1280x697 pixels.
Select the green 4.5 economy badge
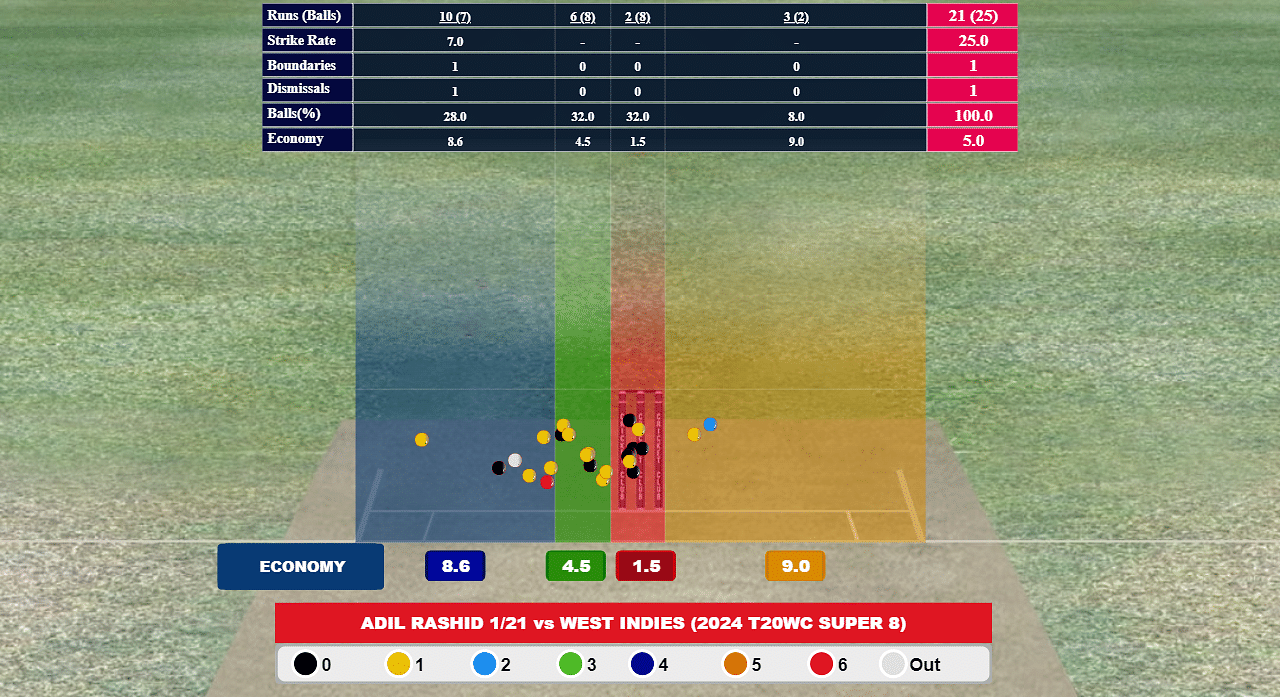(576, 566)
